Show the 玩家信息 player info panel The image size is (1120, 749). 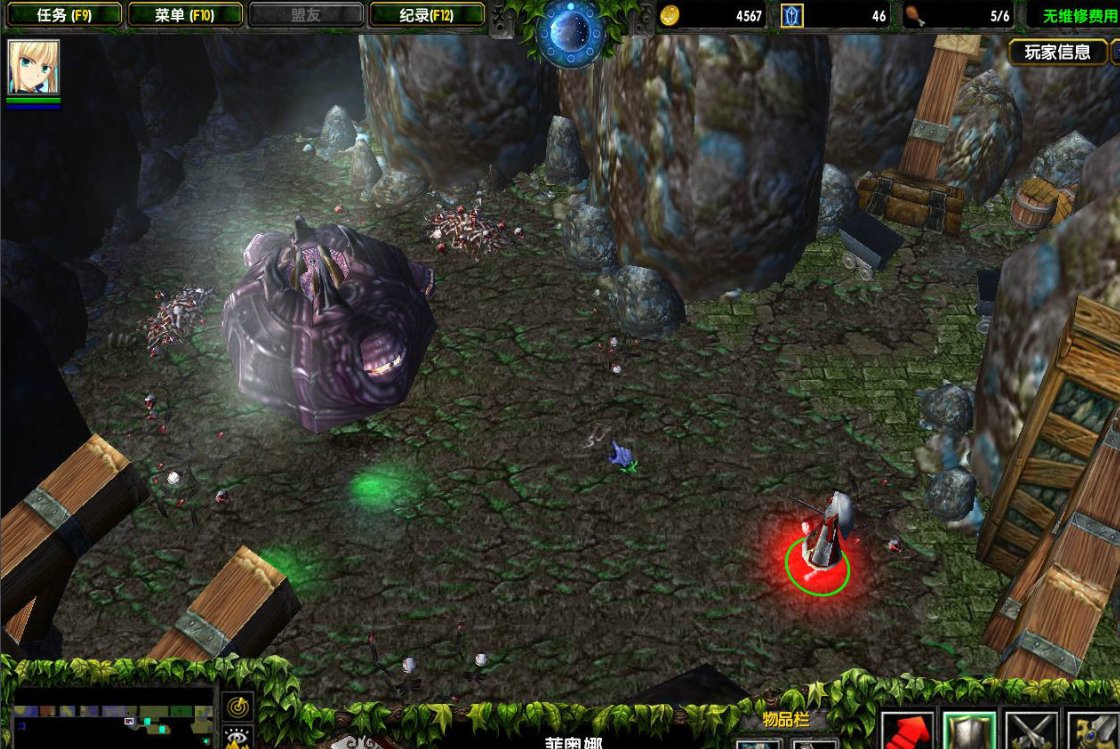[1058, 53]
